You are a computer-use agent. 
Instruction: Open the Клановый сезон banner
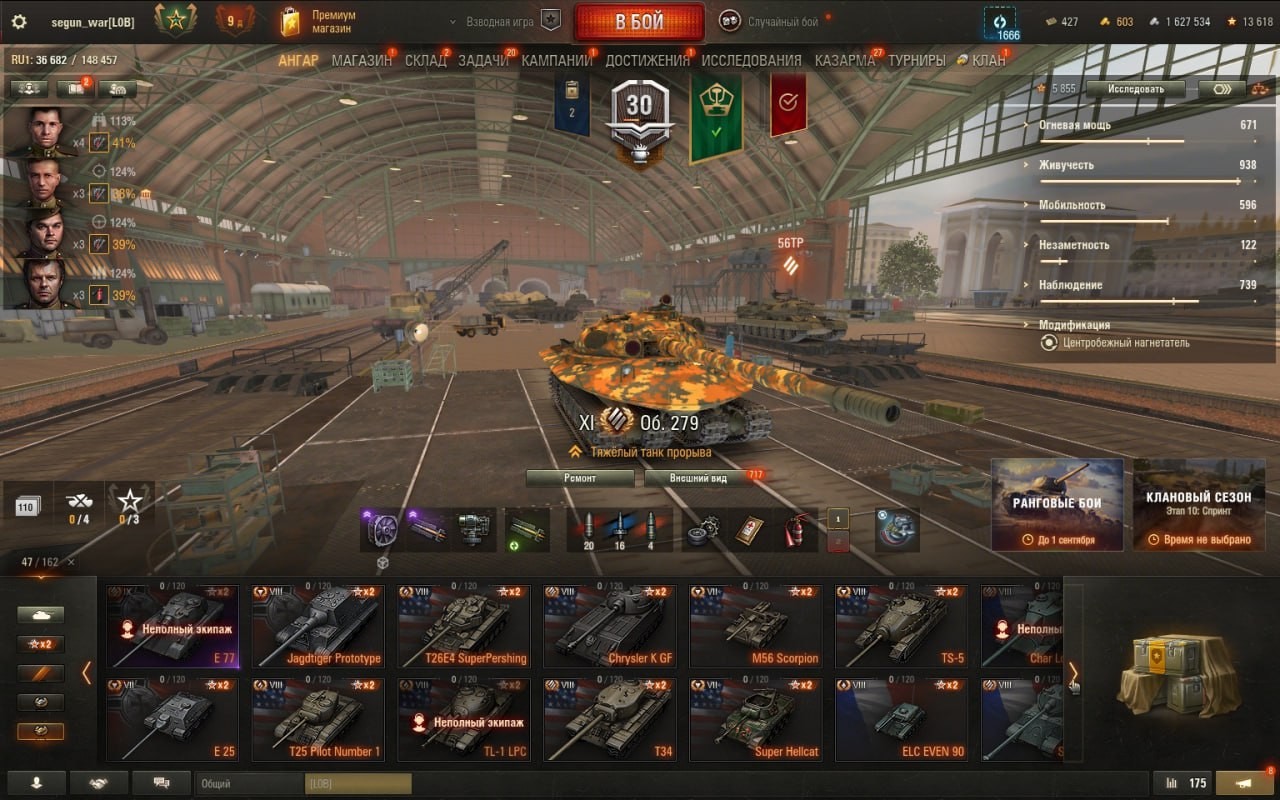point(1198,505)
